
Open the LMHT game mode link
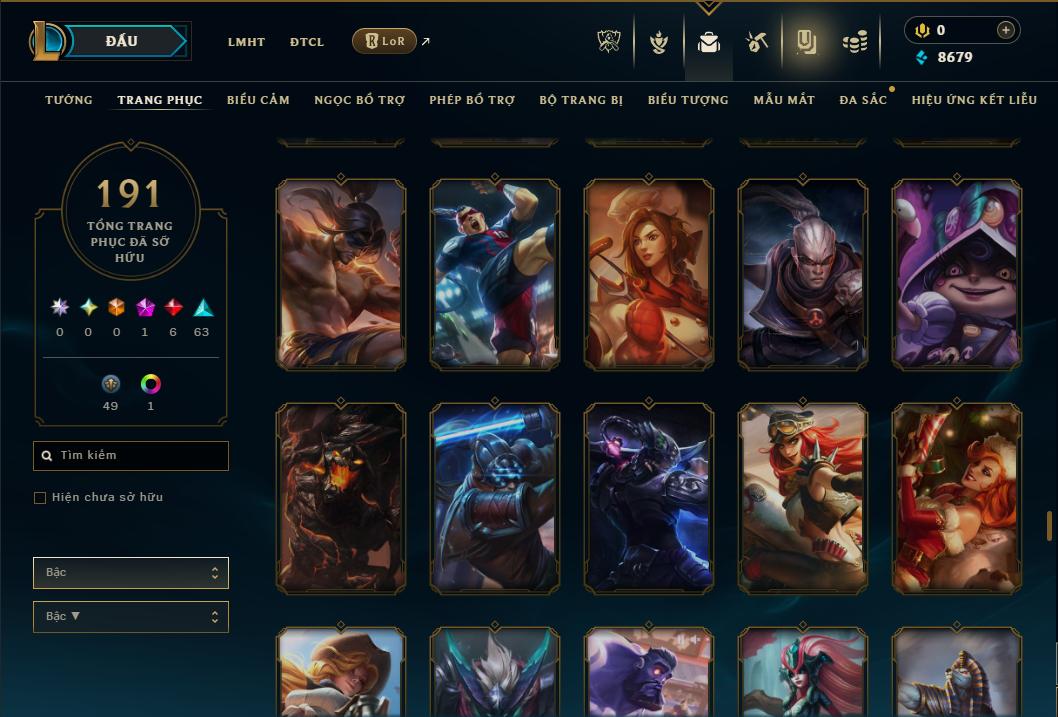click(x=246, y=42)
